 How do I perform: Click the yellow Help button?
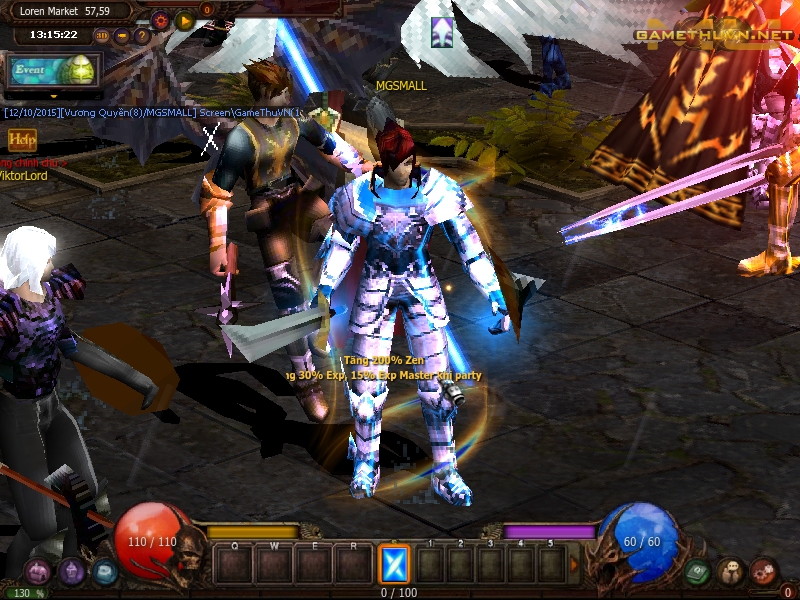tap(22, 140)
